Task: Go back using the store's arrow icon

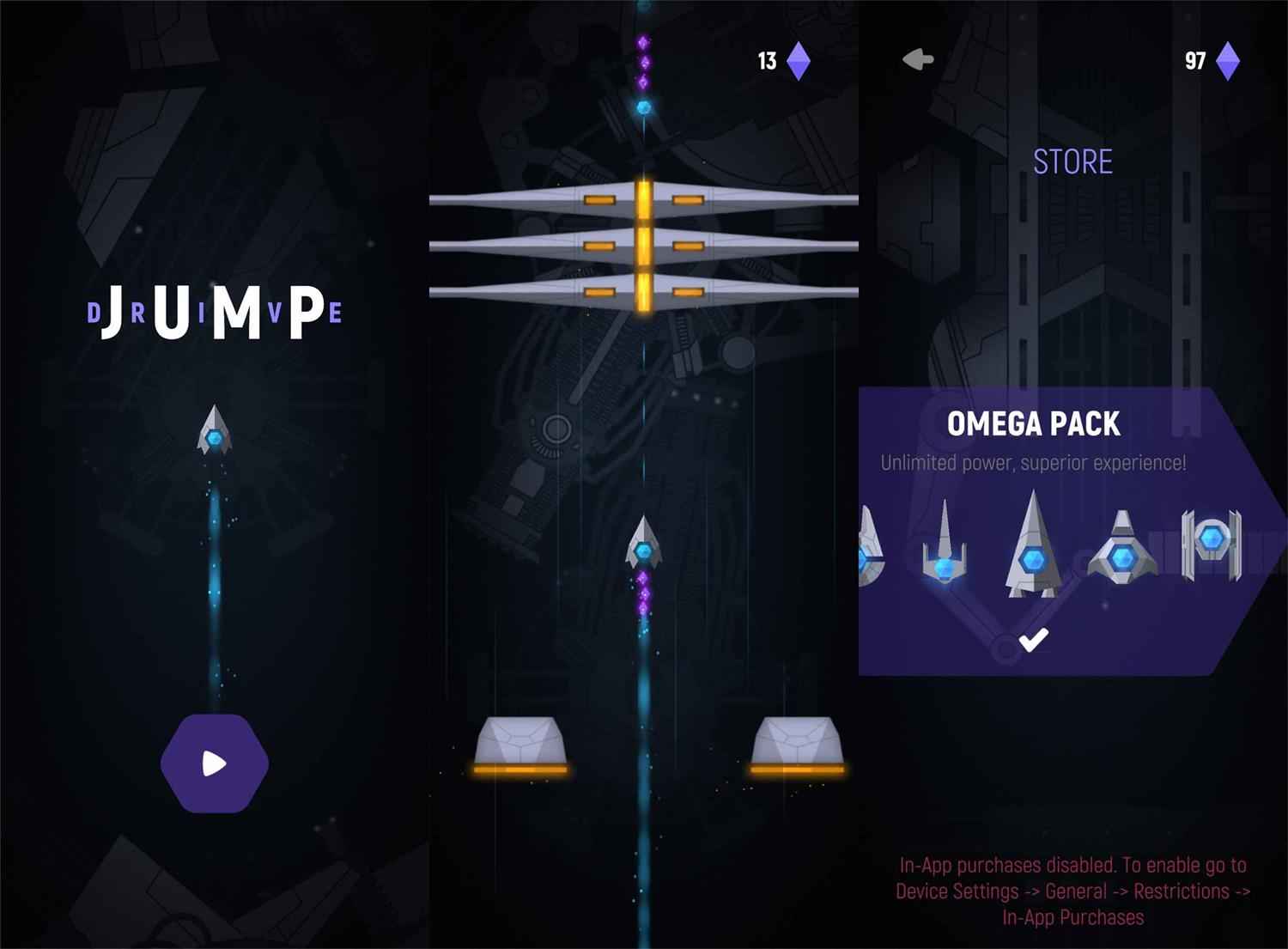Action: 918,60
